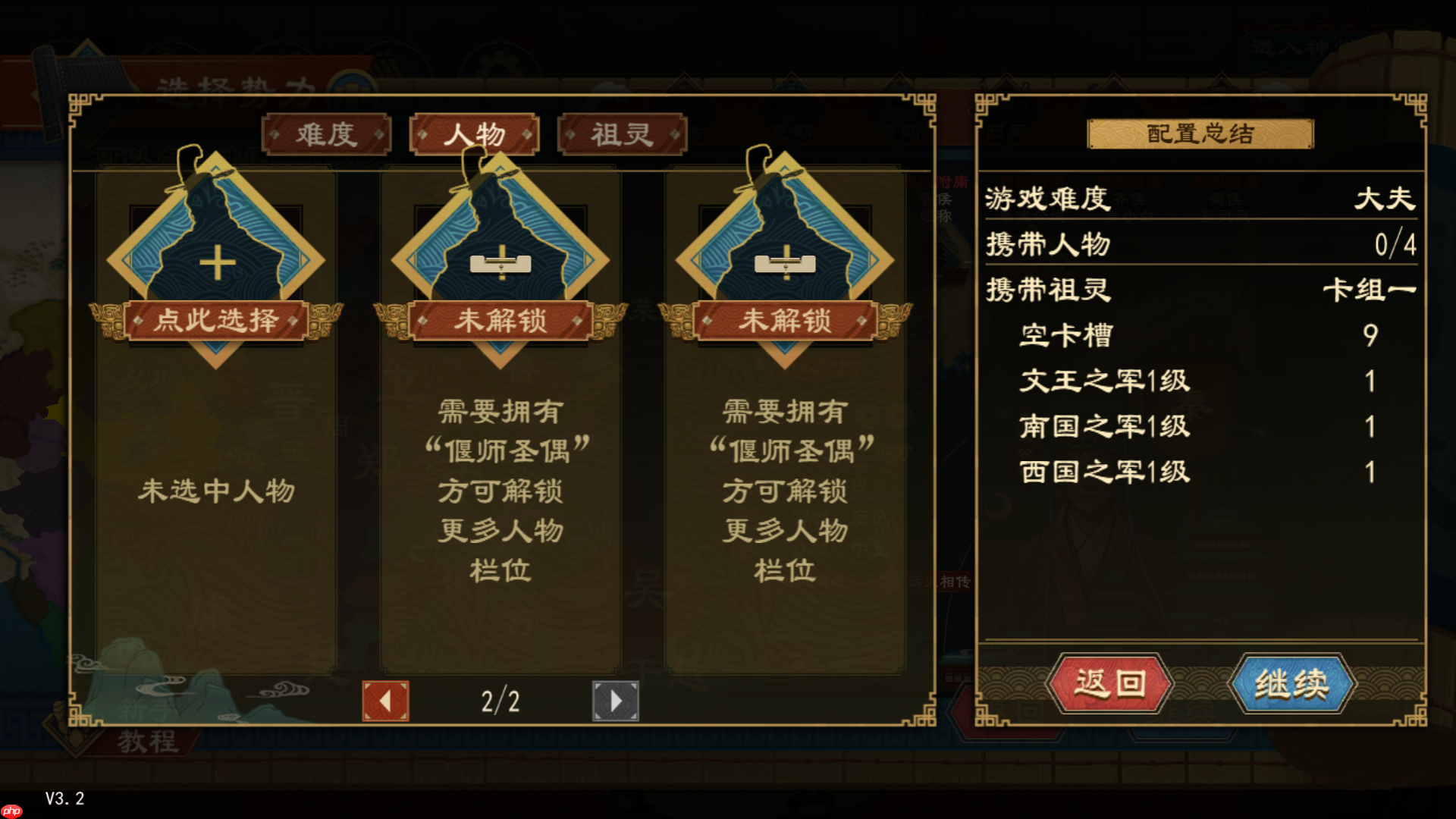Click the 点此选择 banner

point(216,320)
